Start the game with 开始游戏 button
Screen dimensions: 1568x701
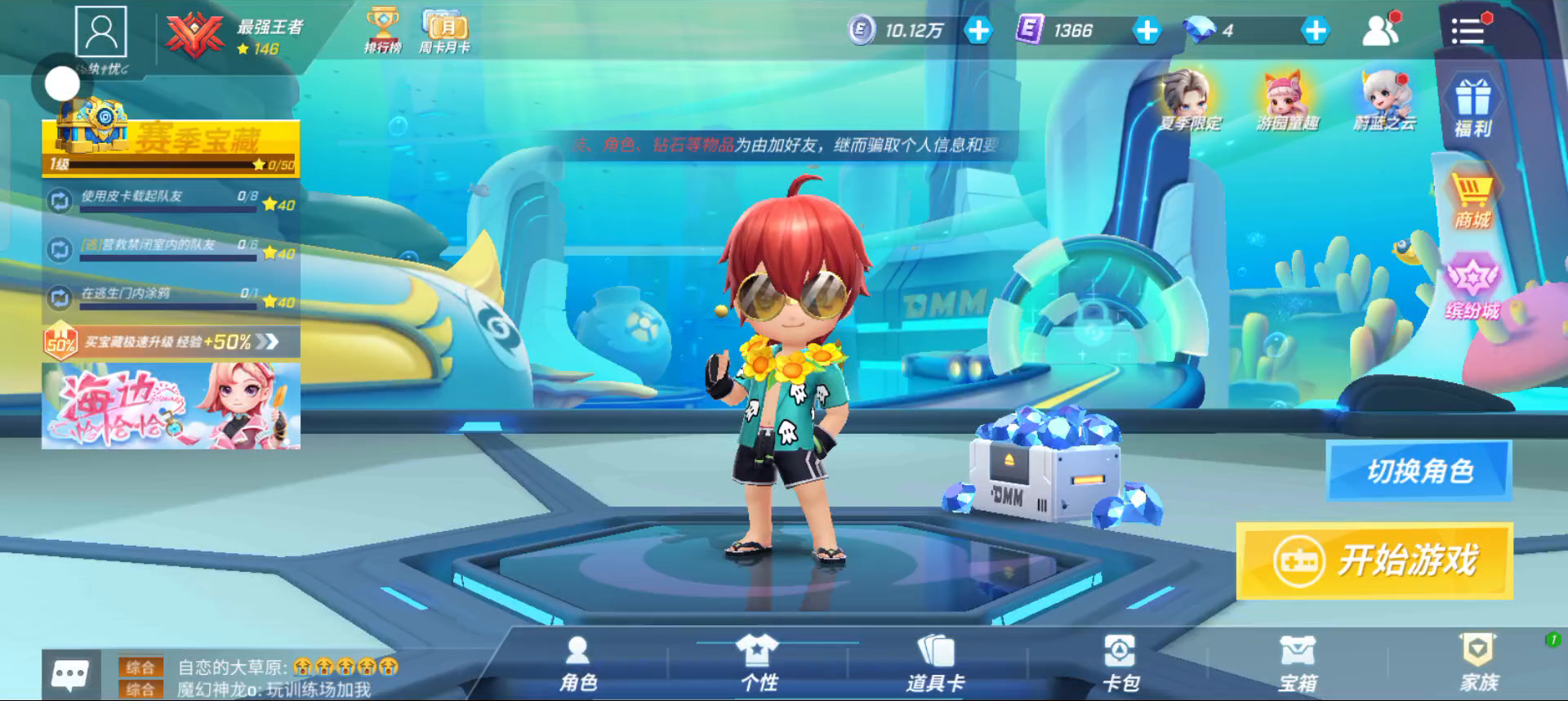coord(1374,560)
